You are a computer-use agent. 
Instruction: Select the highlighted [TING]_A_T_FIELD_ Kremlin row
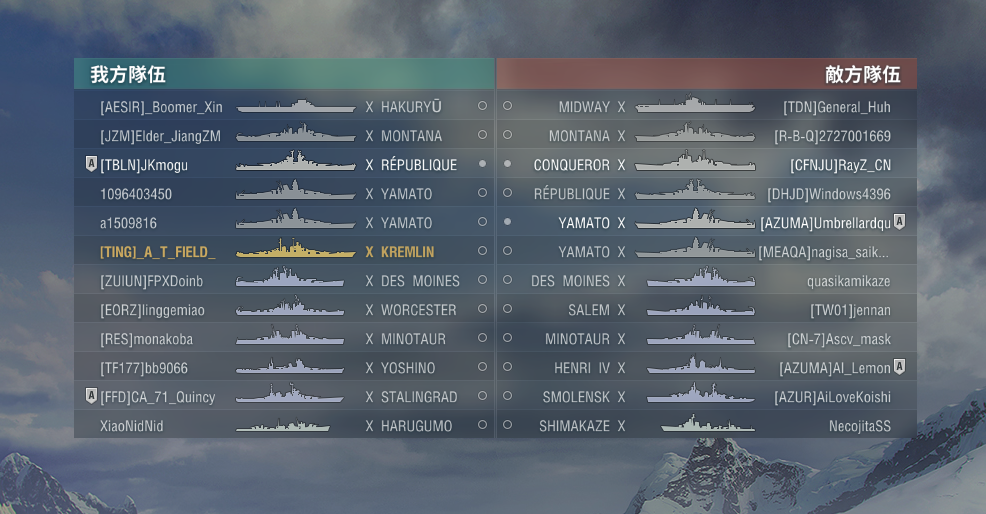pos(283,252)
